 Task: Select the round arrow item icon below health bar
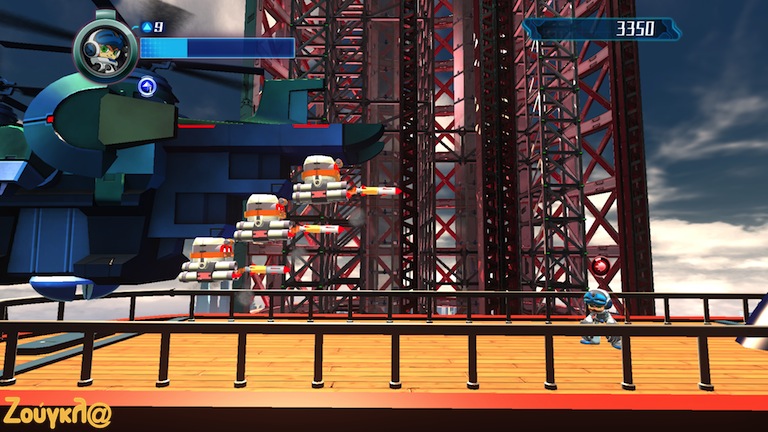pos(148,85)
